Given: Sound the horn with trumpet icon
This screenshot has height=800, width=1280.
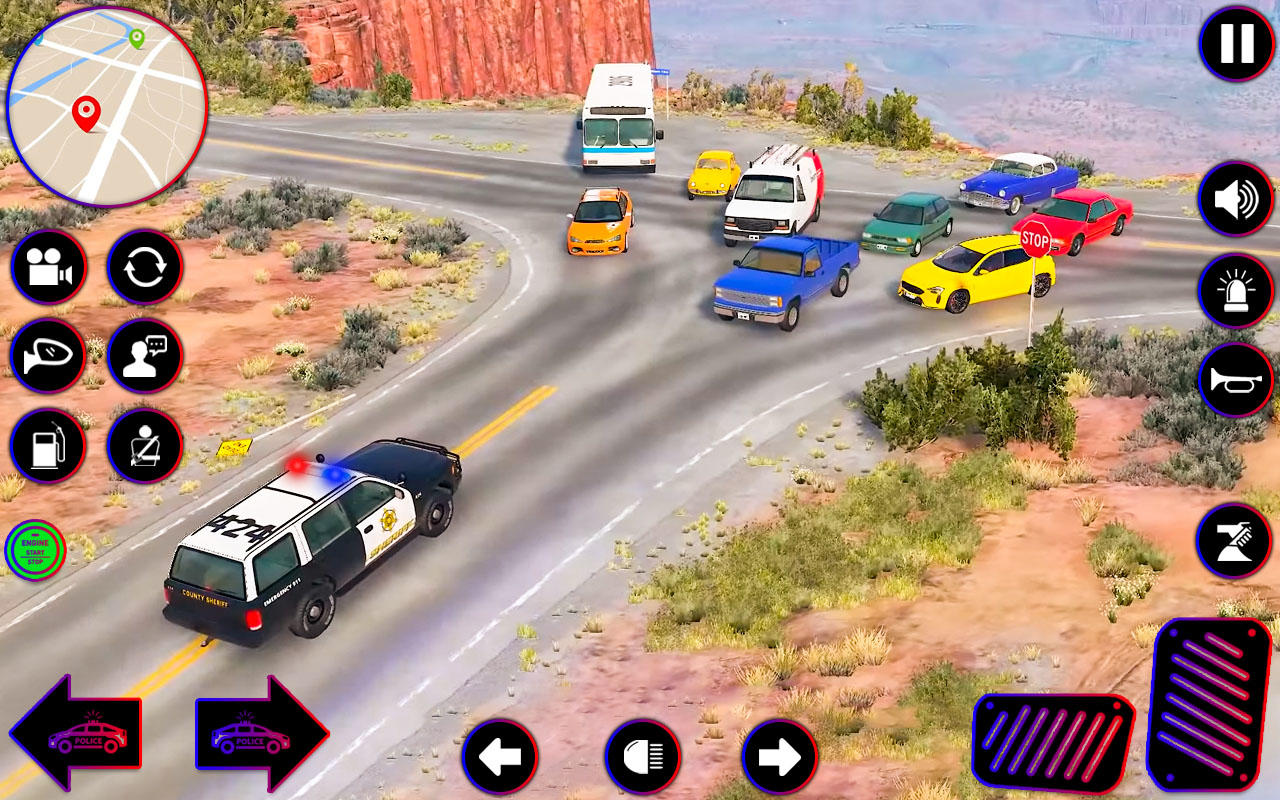Looking at the screenshot, I should pyautogui.click(x=1234, y=379).
